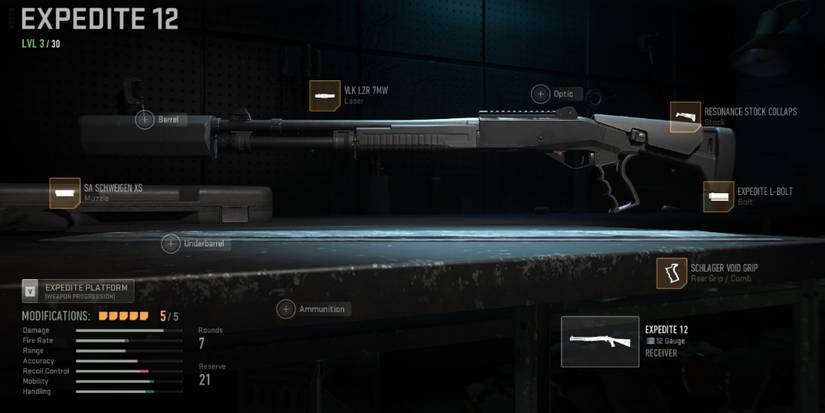Choose the Underbarrel attachment slot
This screenshot has height=413, width=825.
pos(171,244)
